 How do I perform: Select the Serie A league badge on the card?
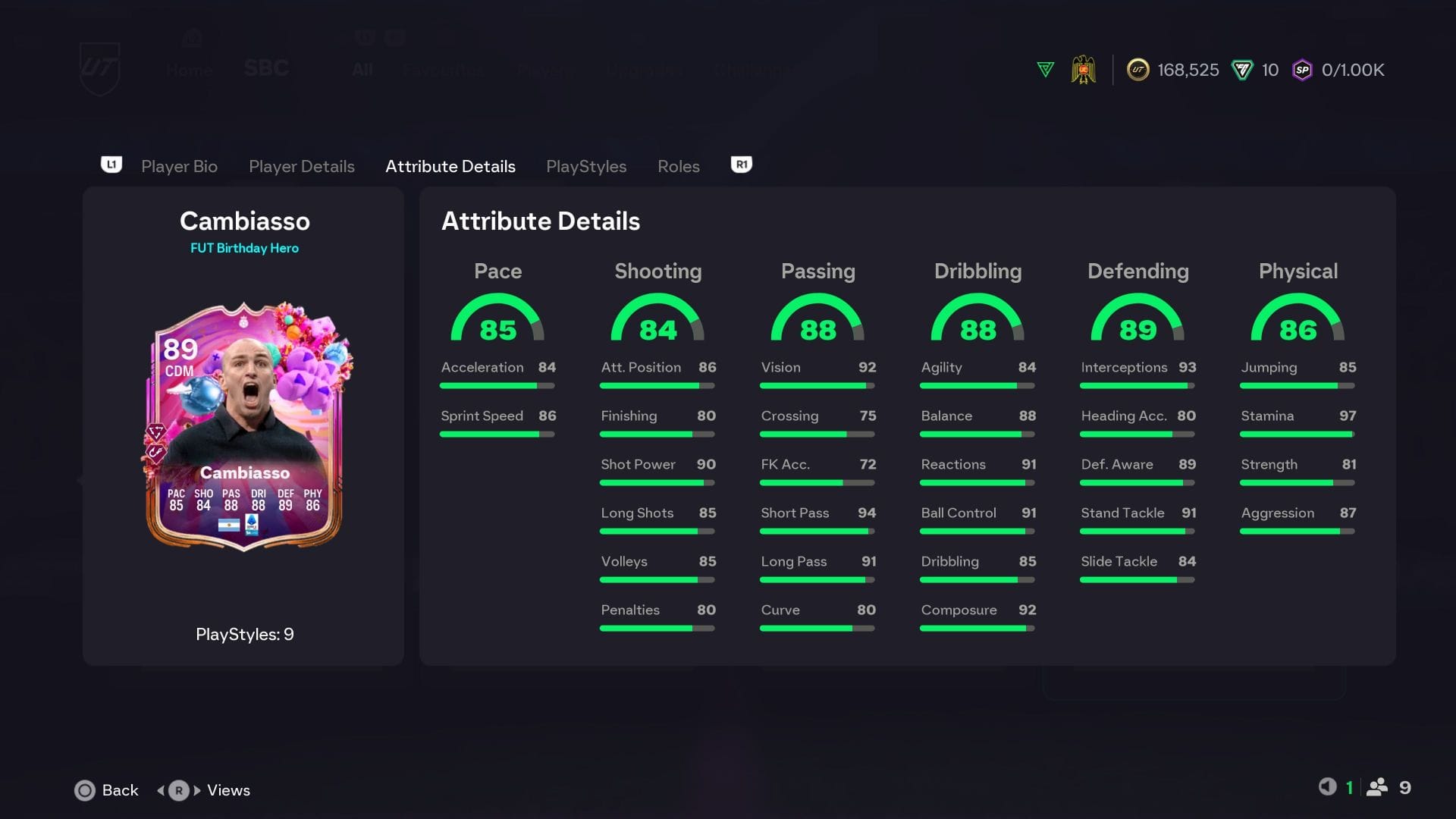[253, 526]
